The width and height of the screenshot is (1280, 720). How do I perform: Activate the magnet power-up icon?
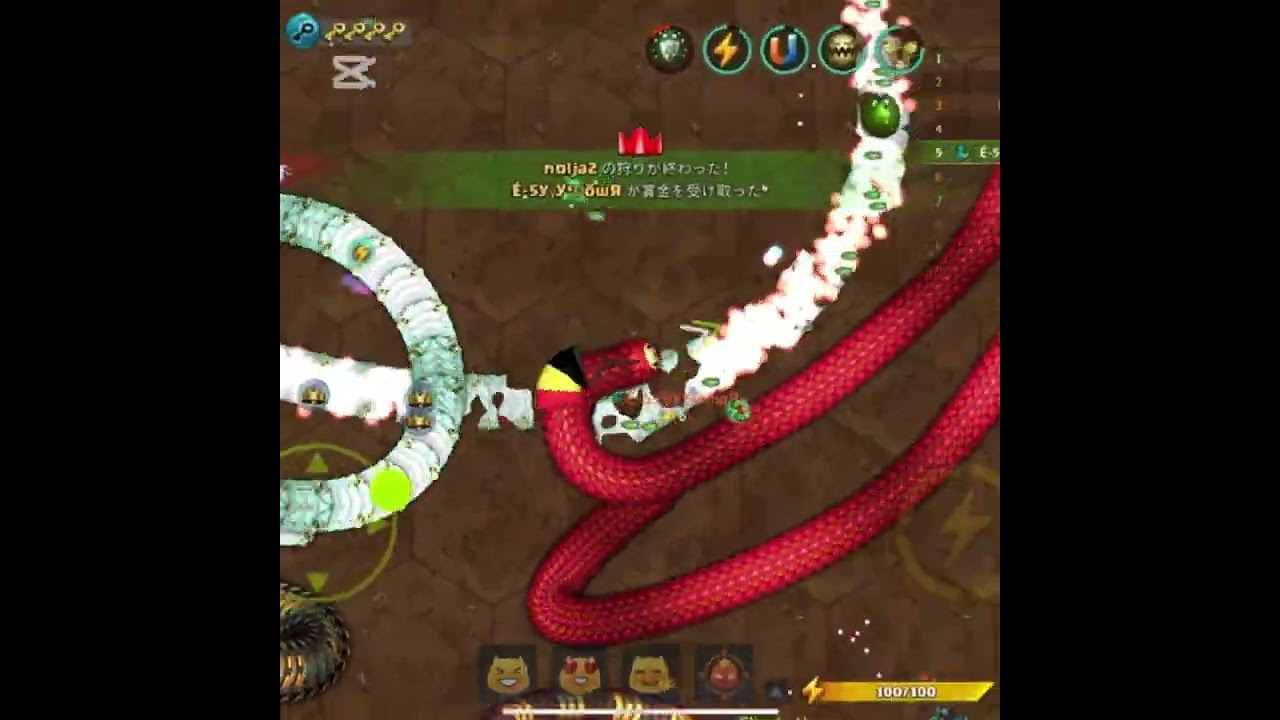click(784, 48)
